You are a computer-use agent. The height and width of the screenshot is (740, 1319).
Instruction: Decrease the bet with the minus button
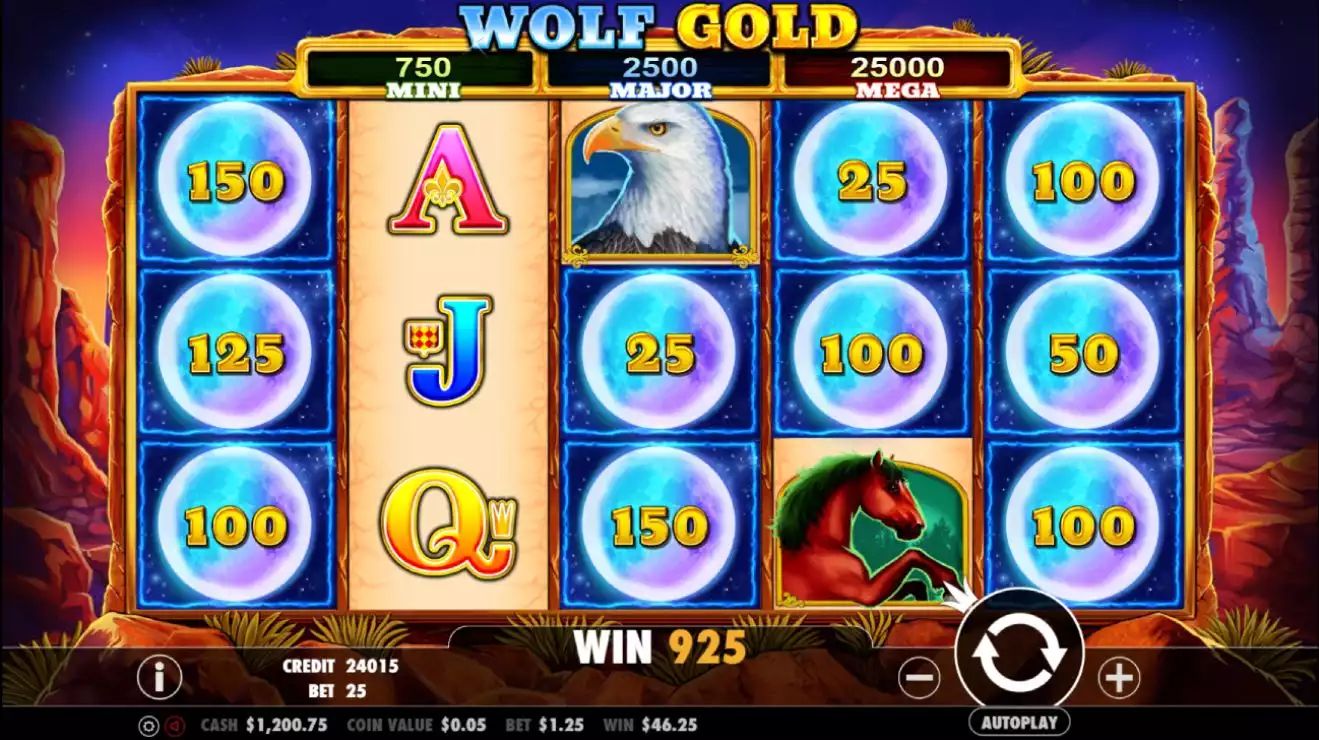pos(920,677)
